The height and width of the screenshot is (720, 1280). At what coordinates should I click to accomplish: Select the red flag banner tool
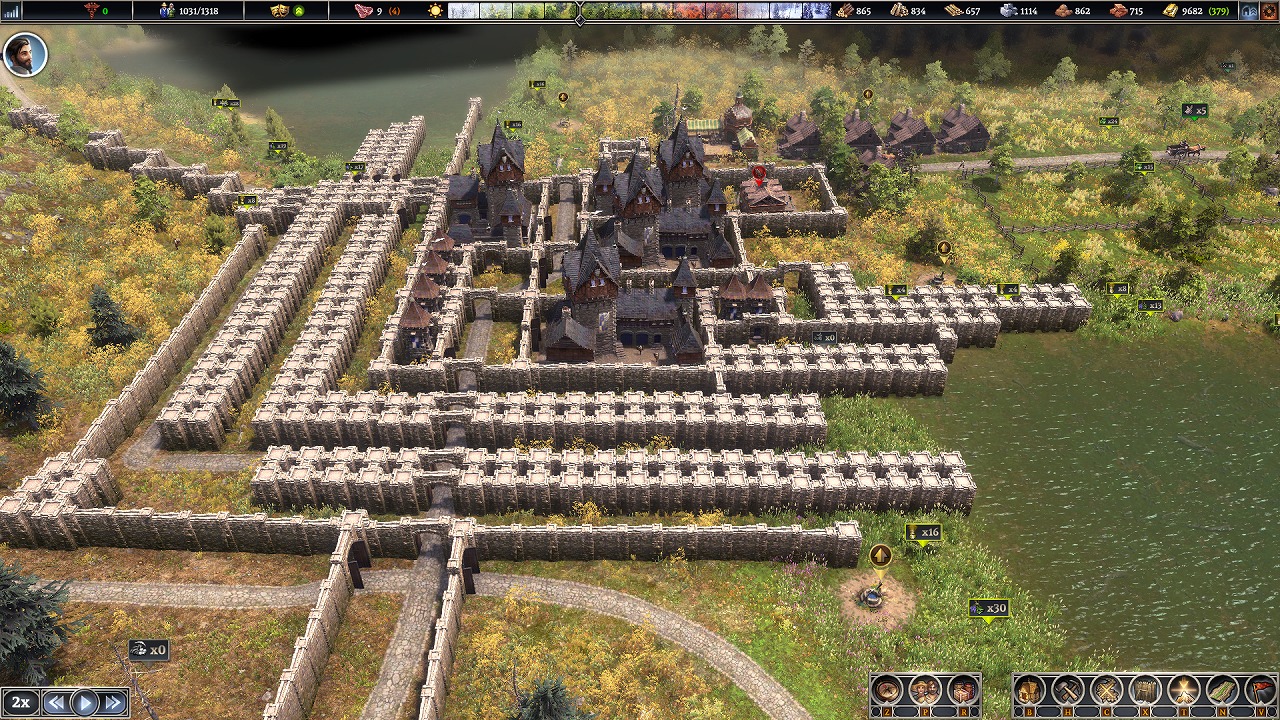(1262, 691)
